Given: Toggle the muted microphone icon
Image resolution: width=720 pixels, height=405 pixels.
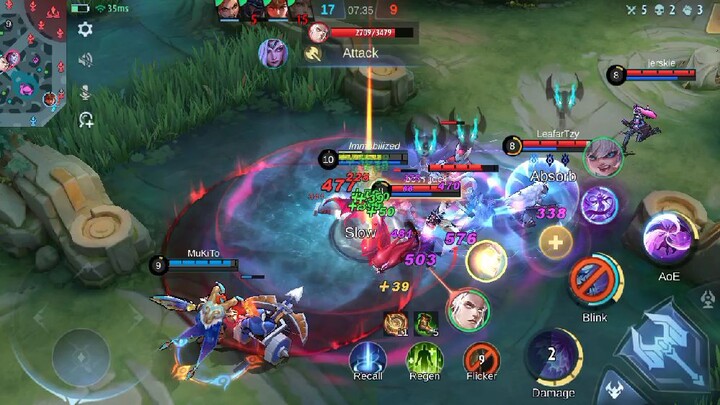Looking at the screenshot, I should click(86, 91).
